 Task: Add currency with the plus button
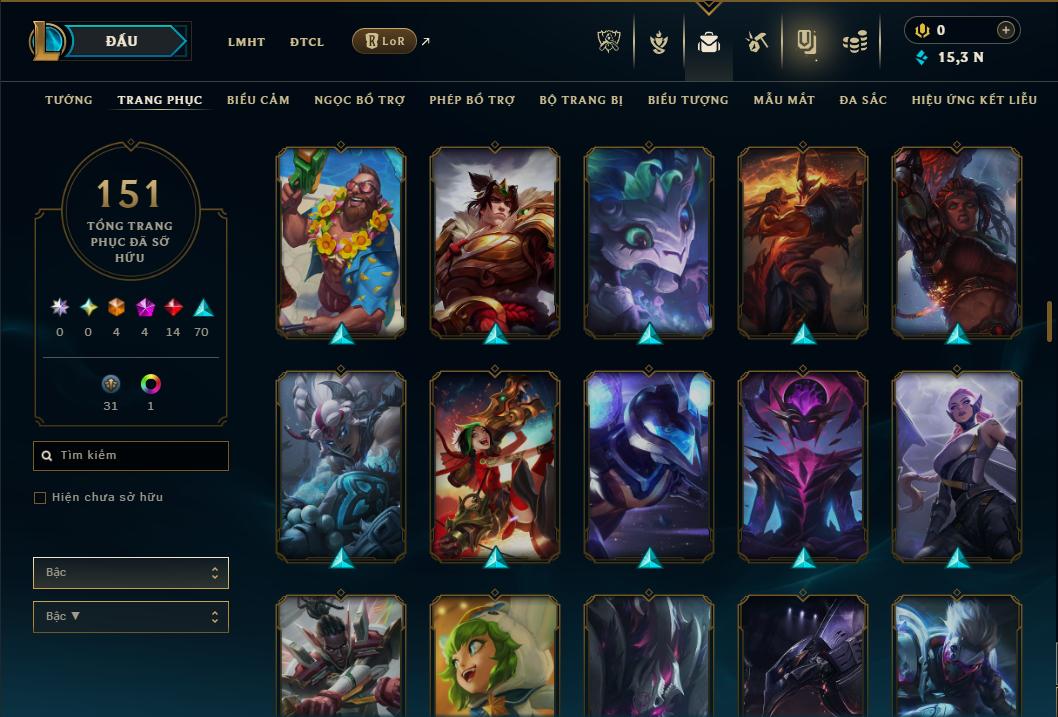click(1005, 31)
